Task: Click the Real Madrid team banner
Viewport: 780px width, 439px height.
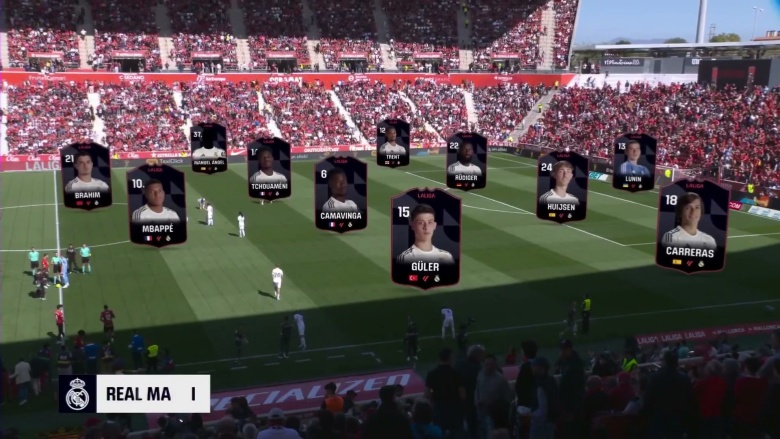Action: 134,394
